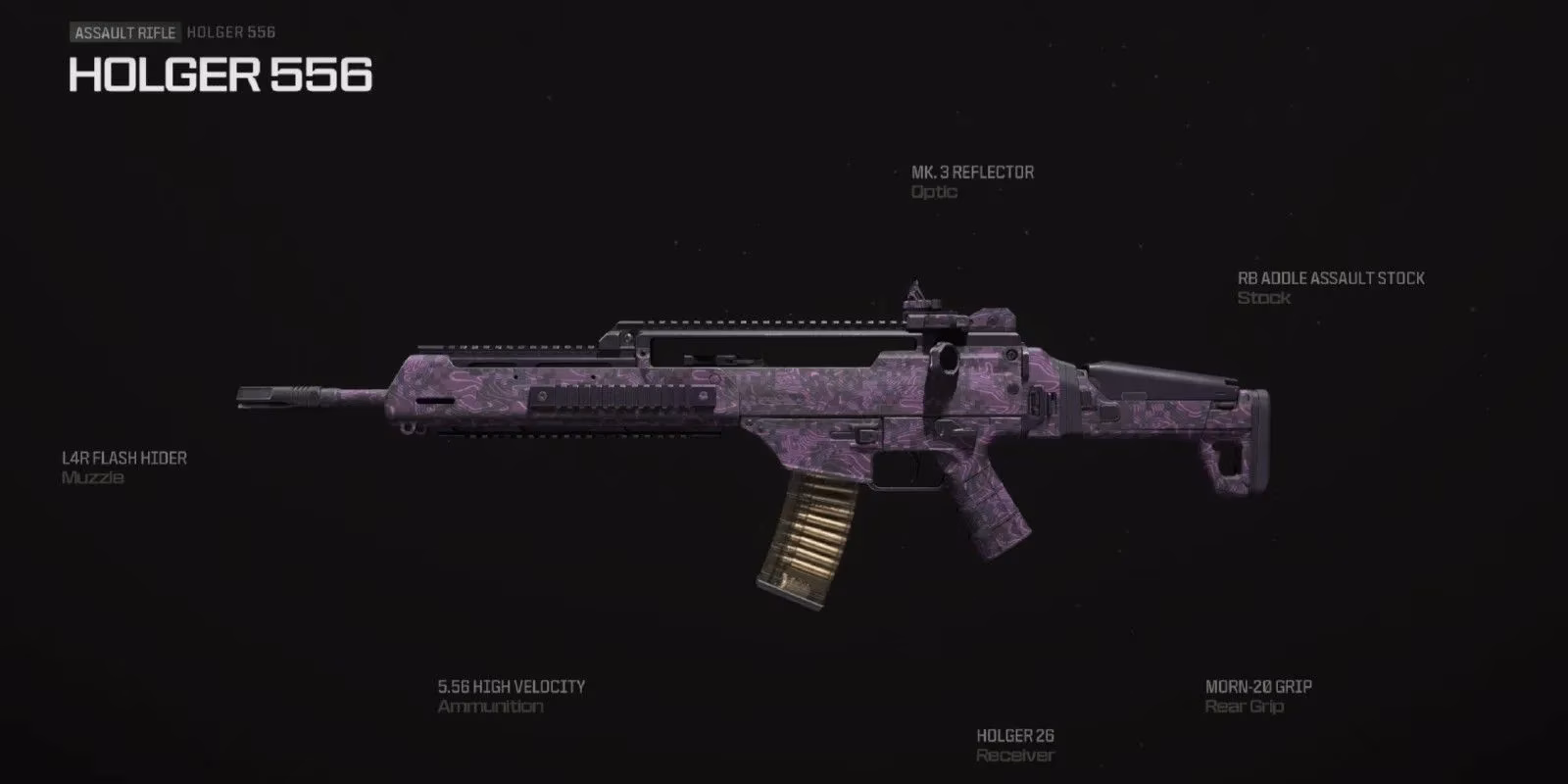Open the RB Addle Assault Stock slot
This screenshot has height=784, width=1568.
pyautogui.click(x=1331, y=277)
